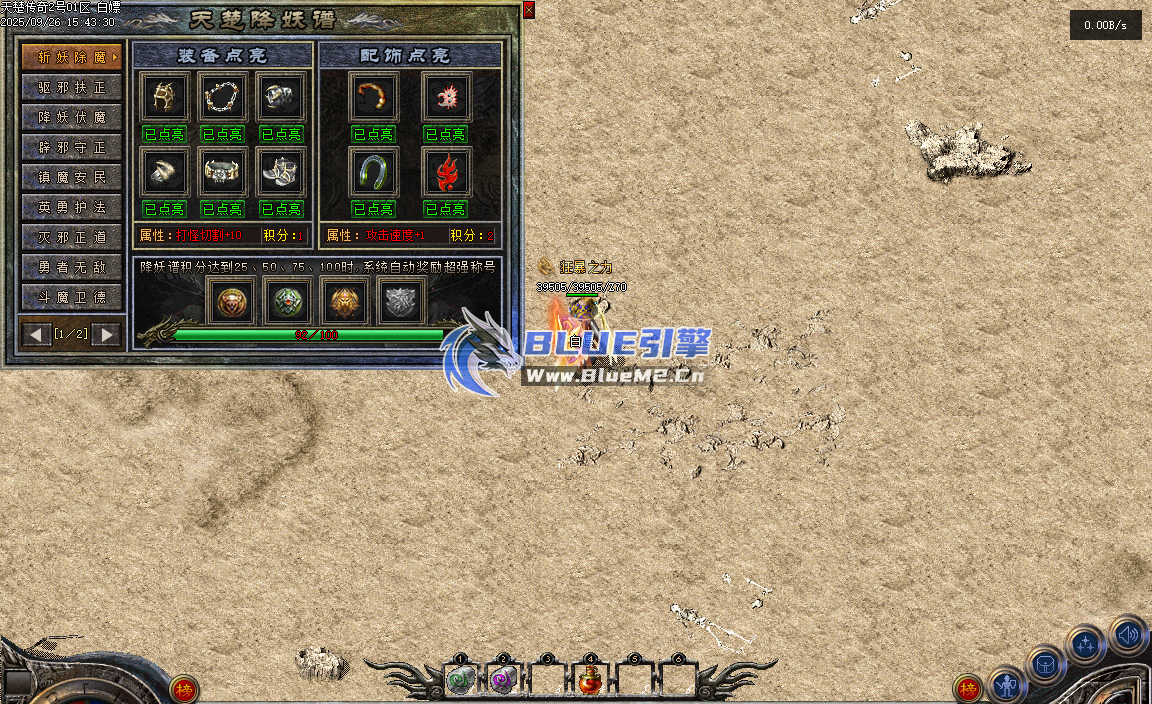The width and height of the screenshot is (1152, 704).
Task: Open the bag from the round HUD button
Action: coord(1045,665)
